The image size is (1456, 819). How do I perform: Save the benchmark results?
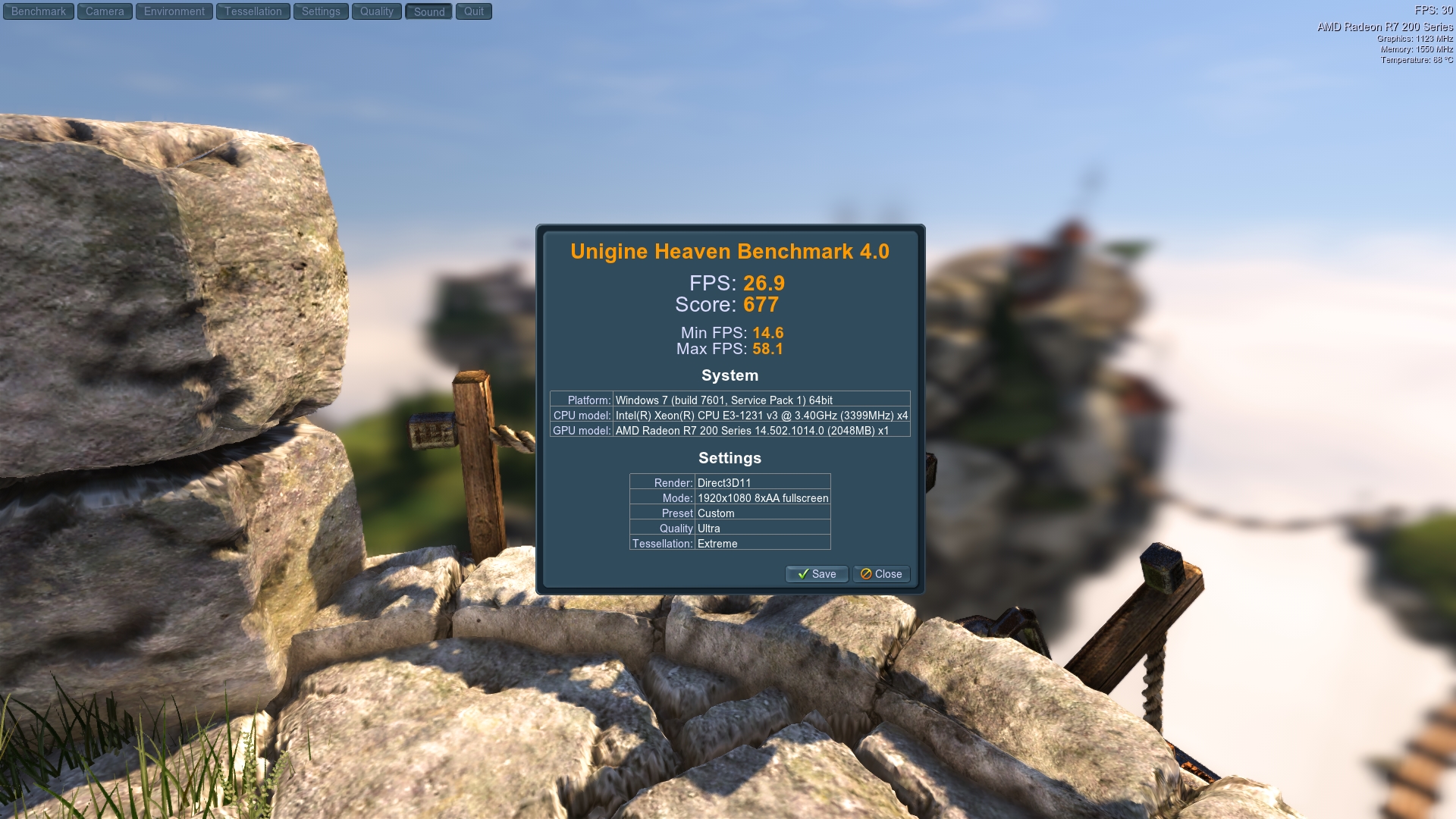pos(817,574)
